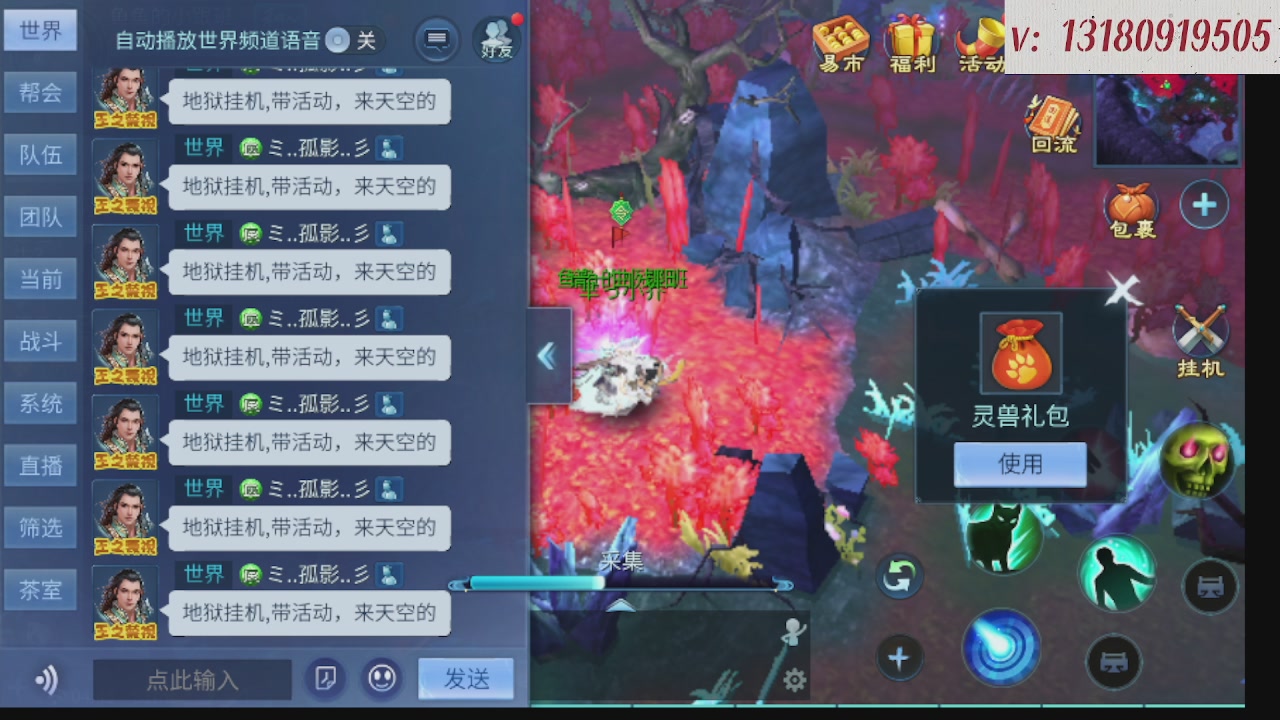Expand a bag slot with the plus icon

click(1204, 204)
